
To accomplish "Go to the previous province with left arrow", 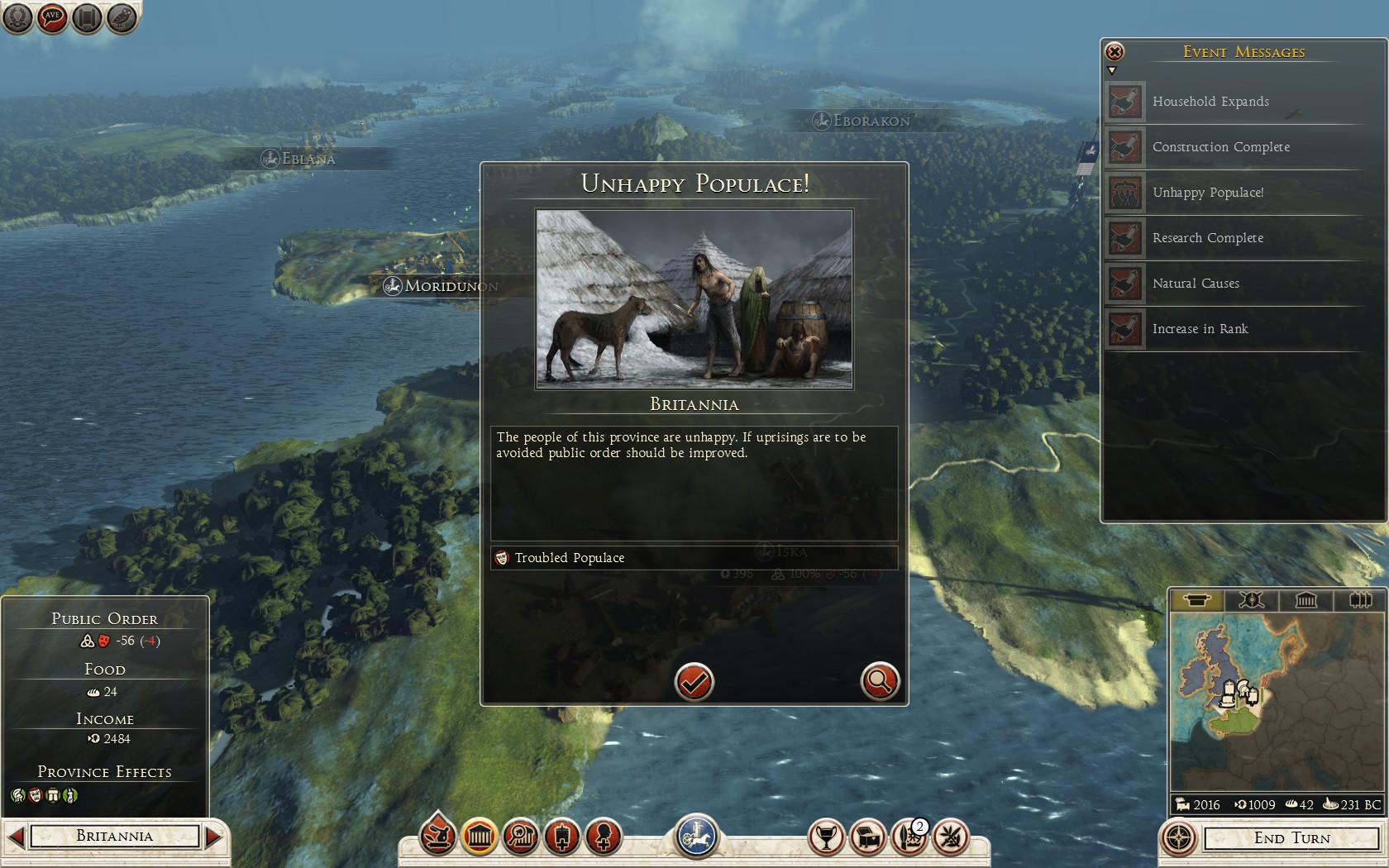I will click(16, 837).
